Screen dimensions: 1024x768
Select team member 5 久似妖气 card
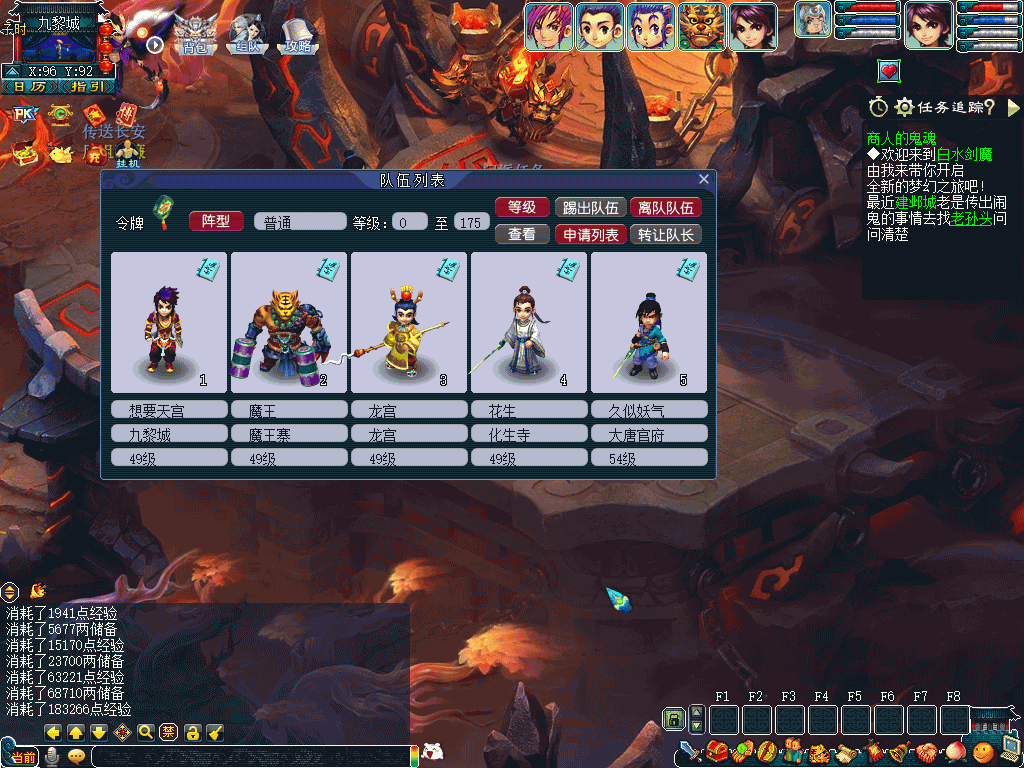coord(649,322)
